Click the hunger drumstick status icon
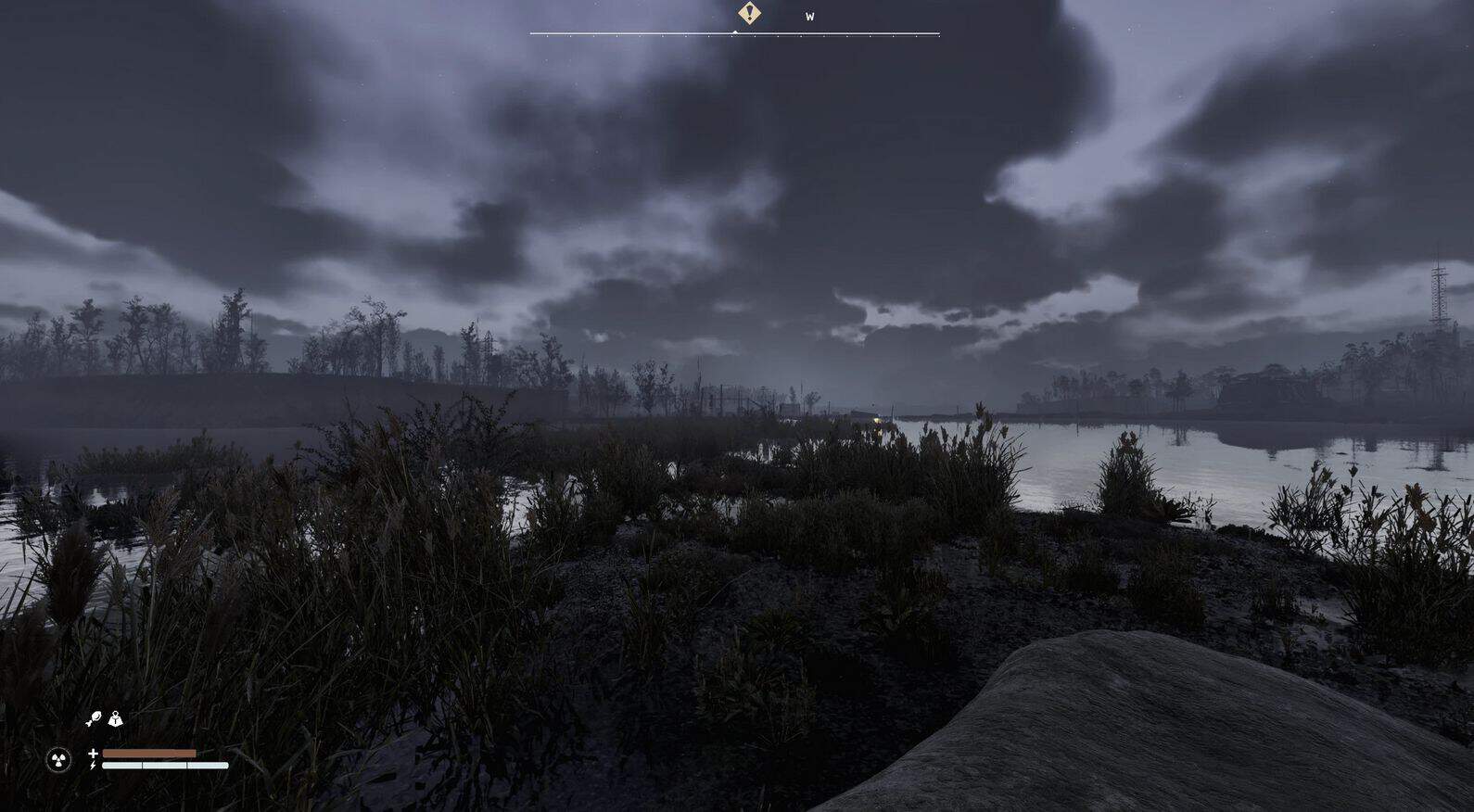The width and height of the screenshot is (1474, 812). click(94, 718)
